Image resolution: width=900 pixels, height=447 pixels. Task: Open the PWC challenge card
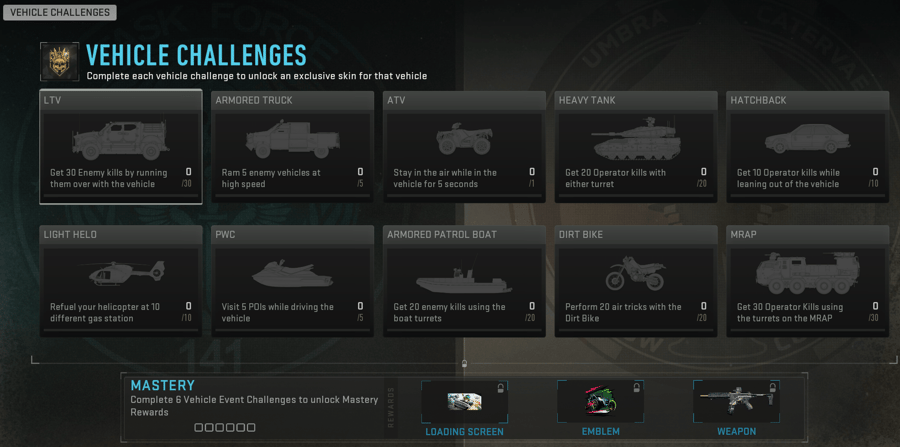click(292, 281)
